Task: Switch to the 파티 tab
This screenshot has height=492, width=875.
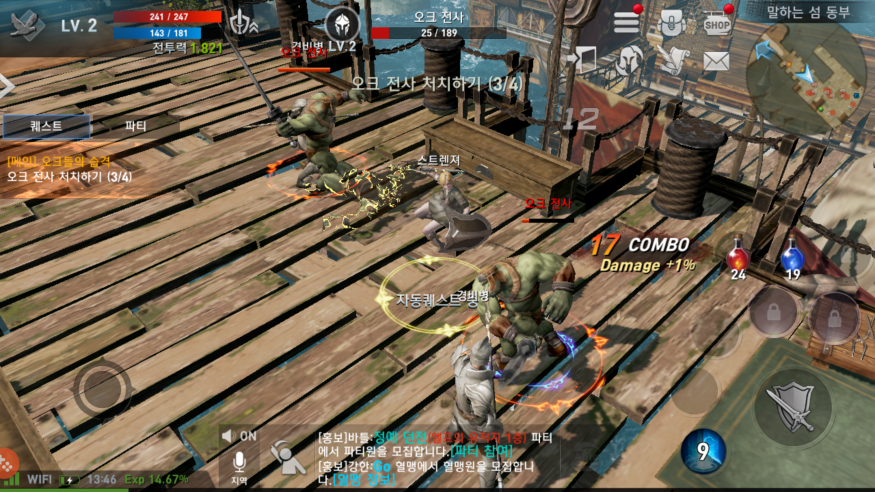Action: (x=135, y=126)
